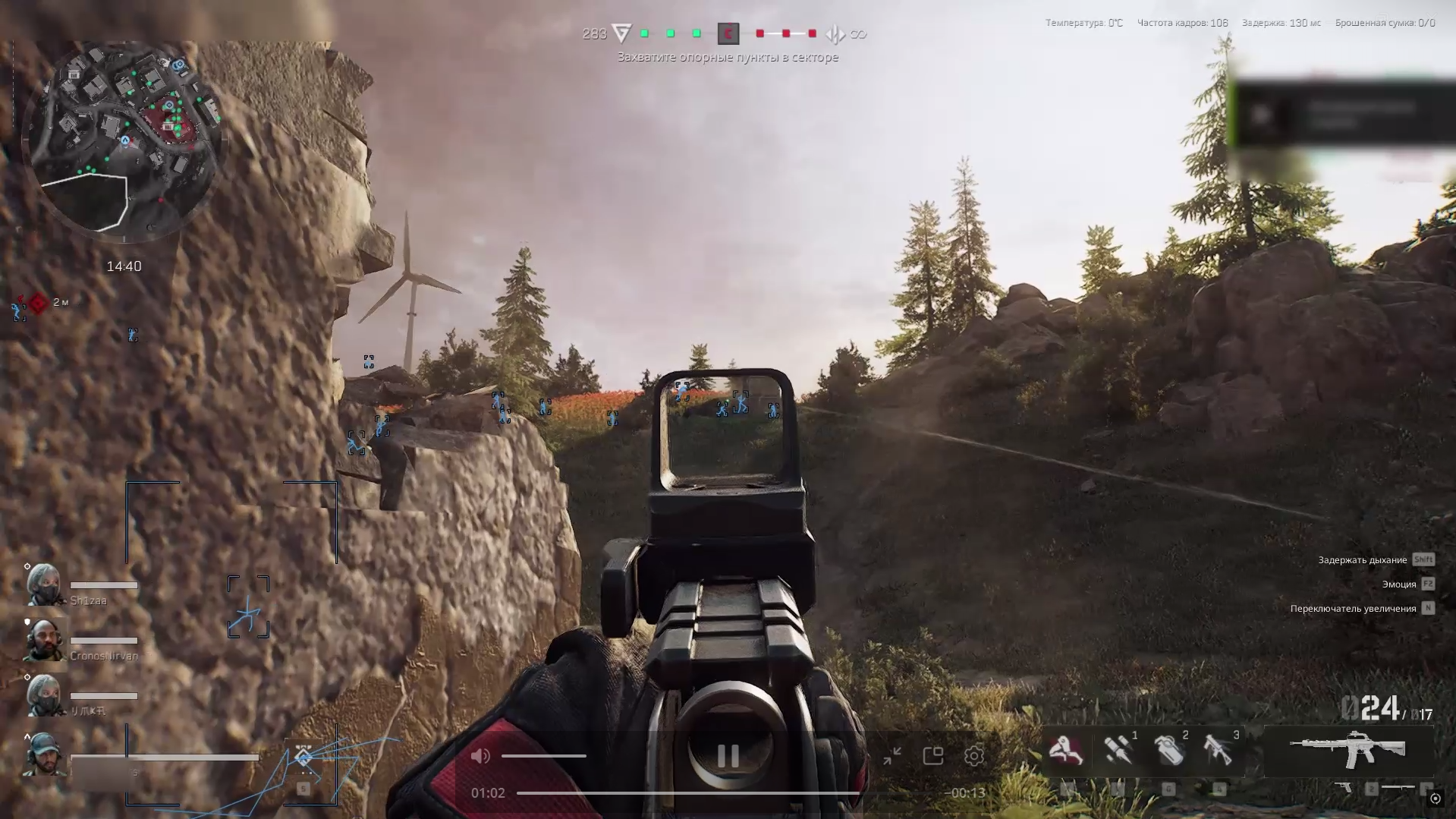Image resolution: width=1456 pixels, height=819 pixels.
Task: Open the video player settings gear
Action: [x=974, y=756]
